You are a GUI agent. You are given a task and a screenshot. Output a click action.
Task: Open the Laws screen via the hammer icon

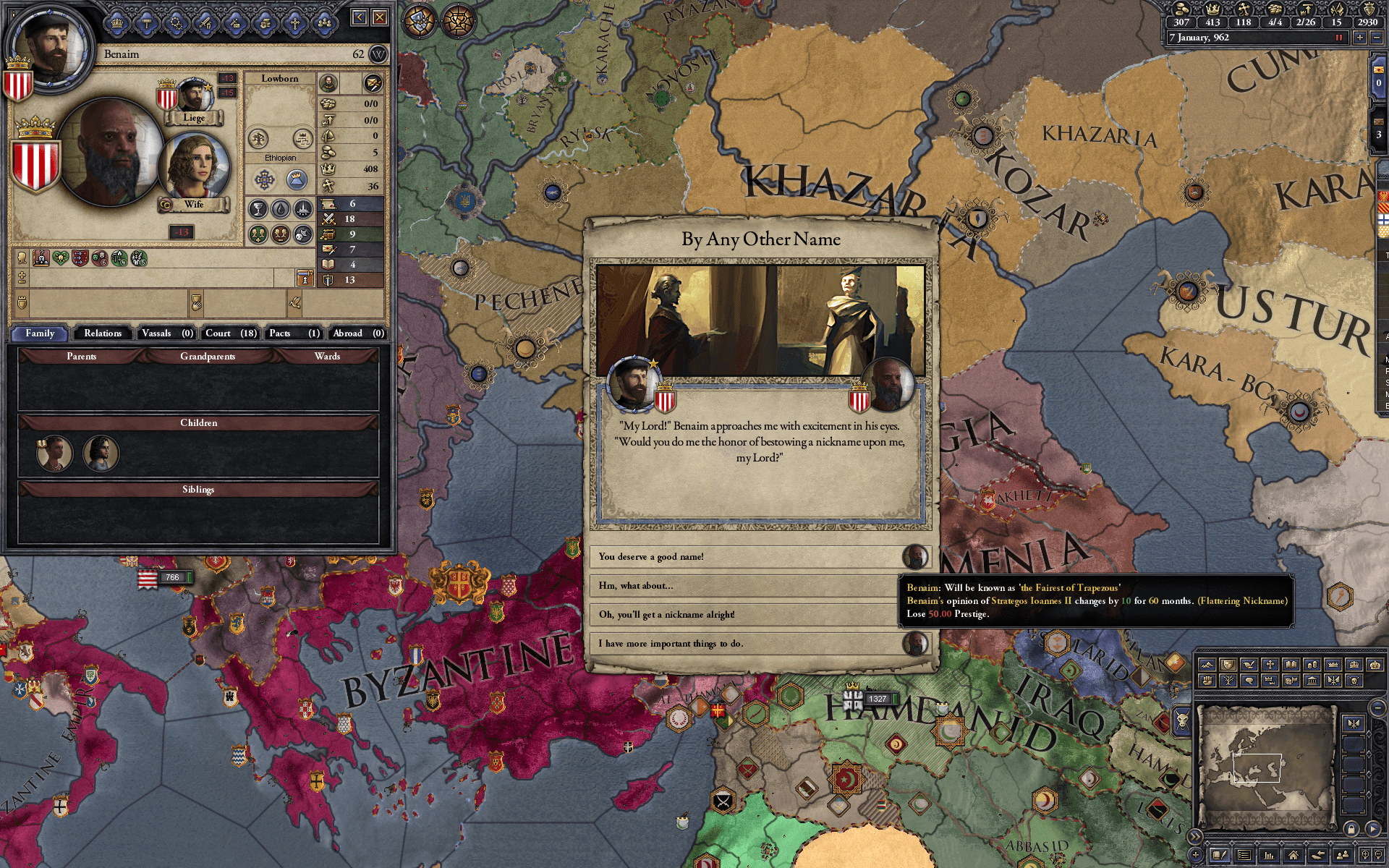tap(146, 23)
